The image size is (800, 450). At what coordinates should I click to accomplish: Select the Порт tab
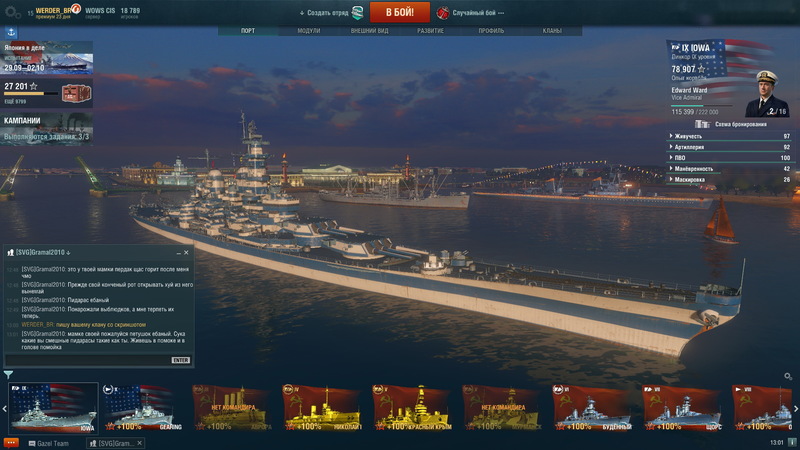point(248,31)
